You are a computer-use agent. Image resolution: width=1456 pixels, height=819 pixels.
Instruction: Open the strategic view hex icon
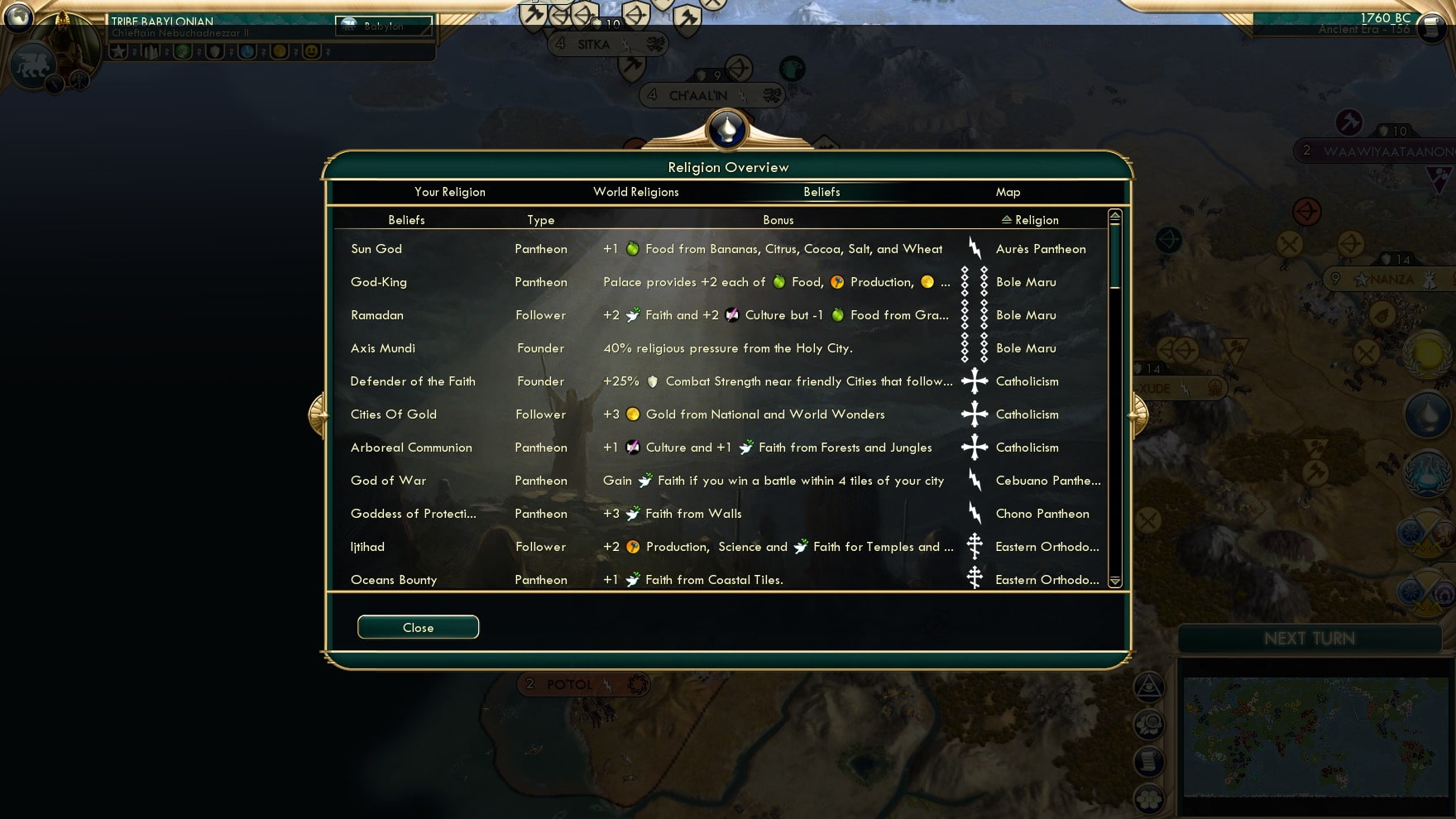click(1149, 799)
